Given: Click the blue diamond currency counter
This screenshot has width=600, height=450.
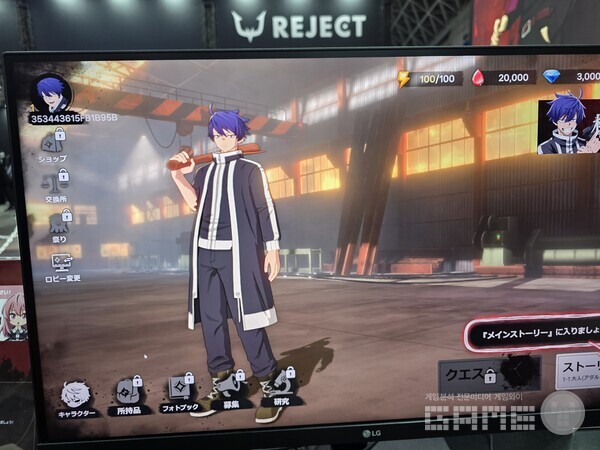Looking at the screenshot, I should click(x=572, y=76).
